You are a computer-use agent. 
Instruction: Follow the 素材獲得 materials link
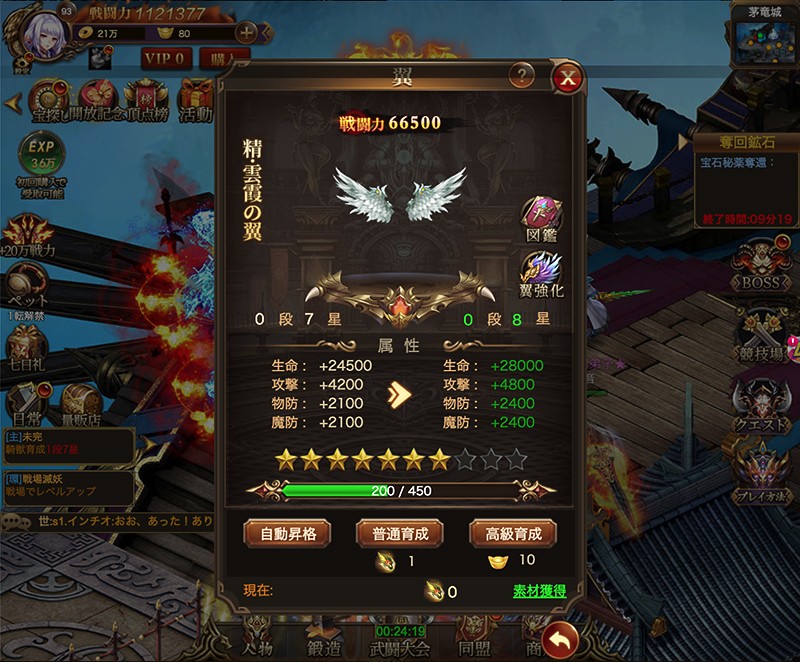click(539, 591)
